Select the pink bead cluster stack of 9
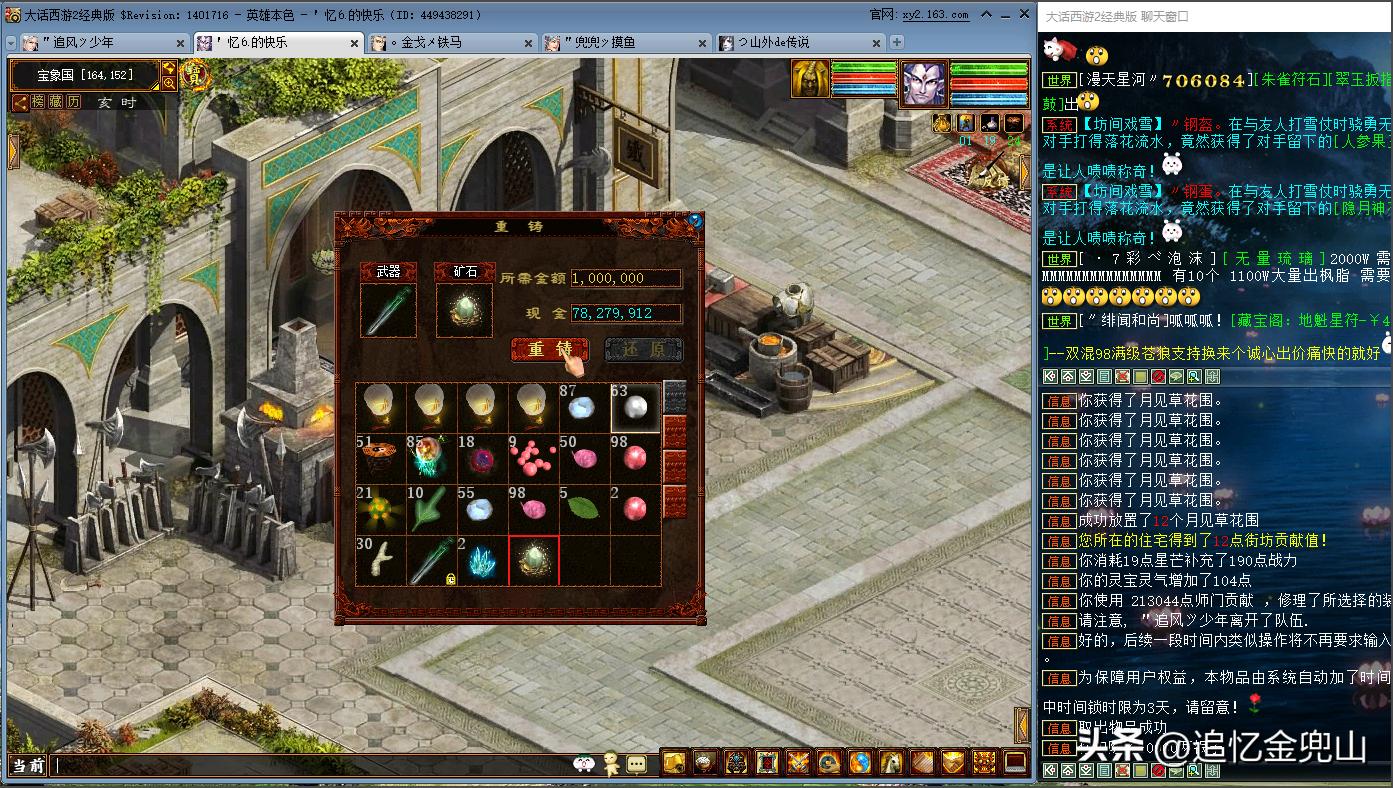 coord(533,458)
